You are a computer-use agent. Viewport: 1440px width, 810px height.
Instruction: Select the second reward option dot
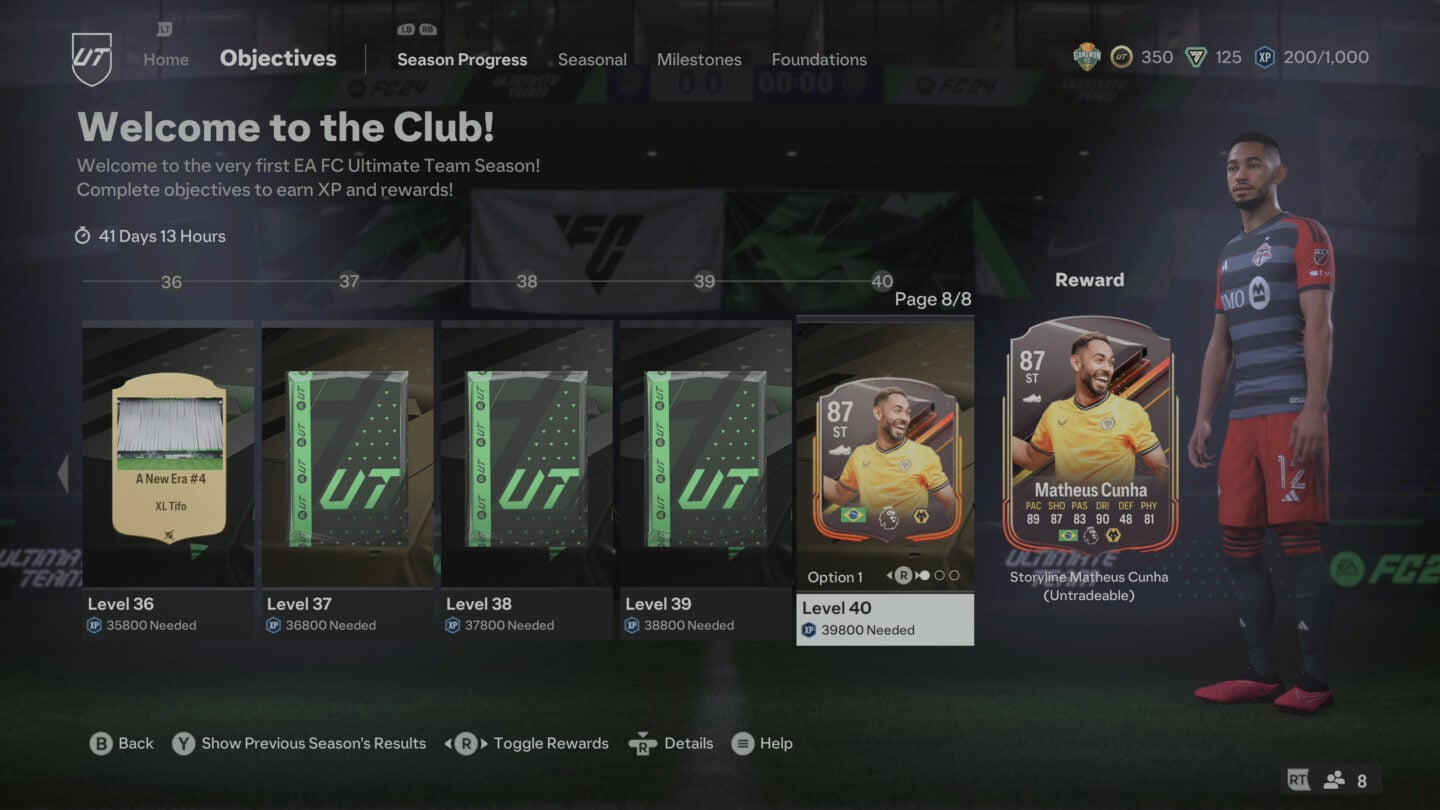[939, 576]
